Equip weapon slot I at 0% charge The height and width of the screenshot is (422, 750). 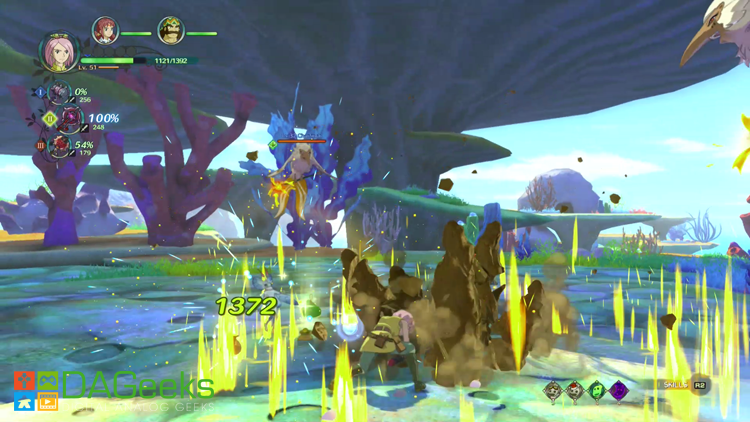61,94
